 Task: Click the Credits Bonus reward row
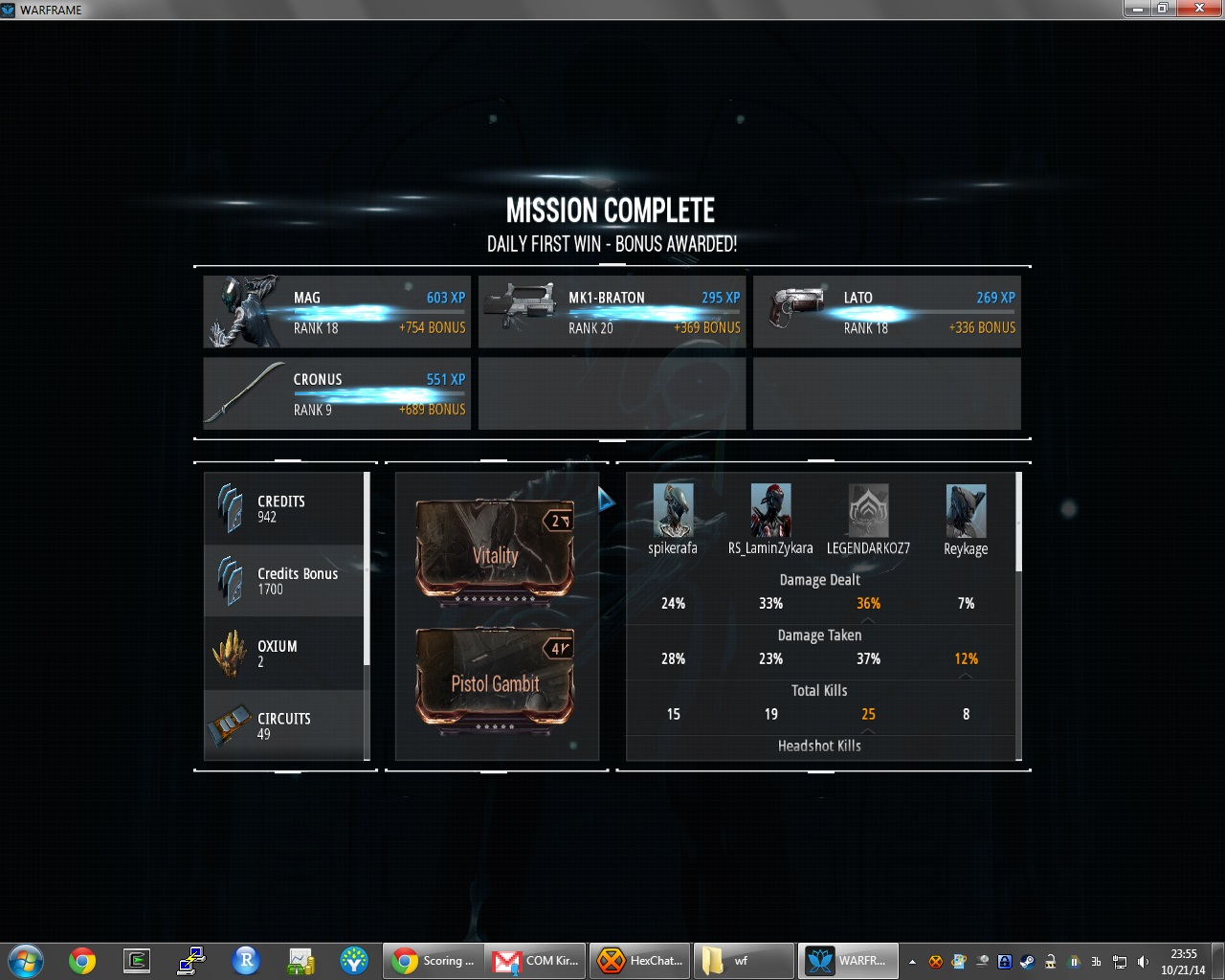point(284,581)
